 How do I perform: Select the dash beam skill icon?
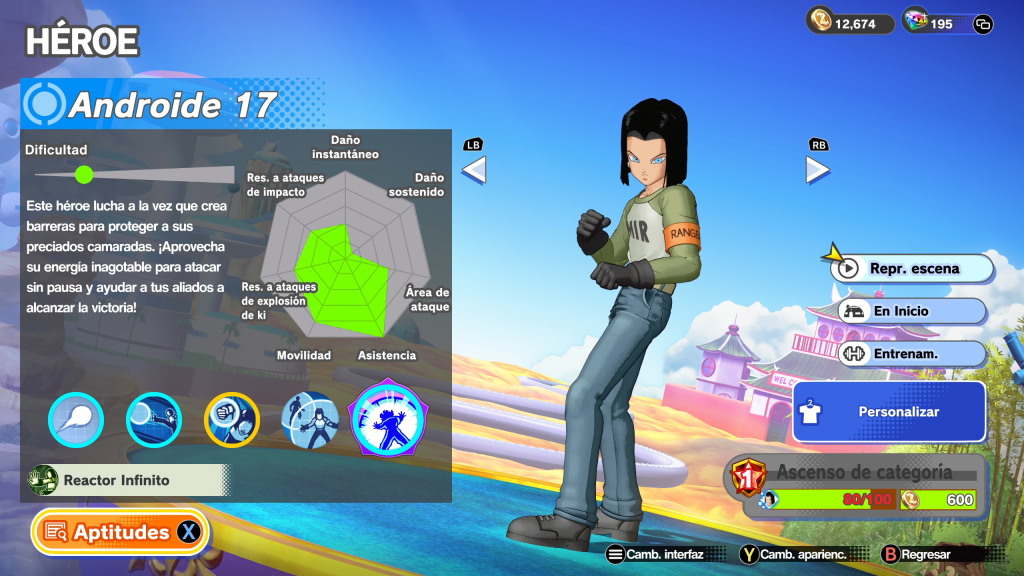pyautogui.click(x=154, y=420)
